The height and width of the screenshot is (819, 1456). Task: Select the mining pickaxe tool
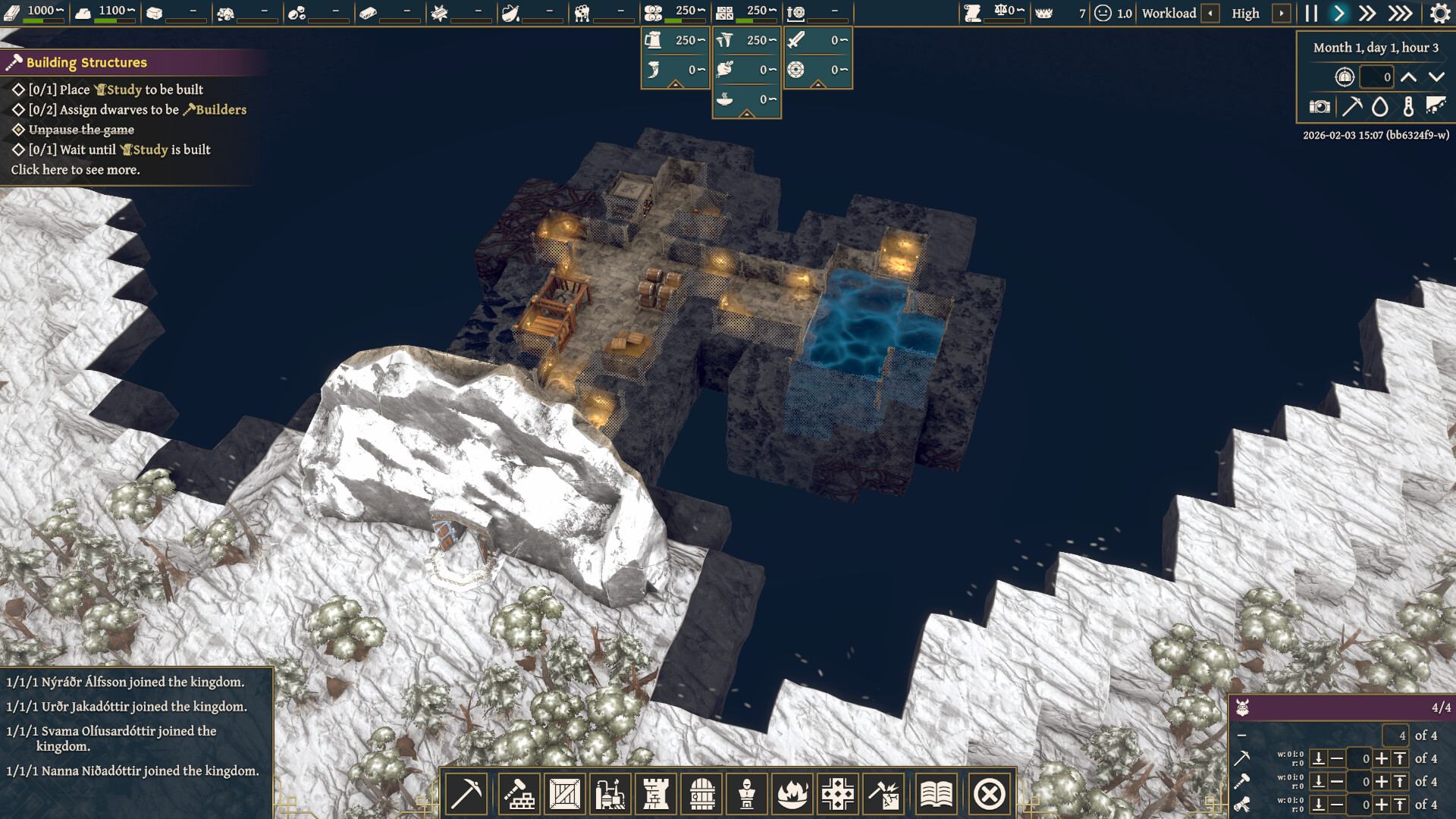[x=465, y=793]
